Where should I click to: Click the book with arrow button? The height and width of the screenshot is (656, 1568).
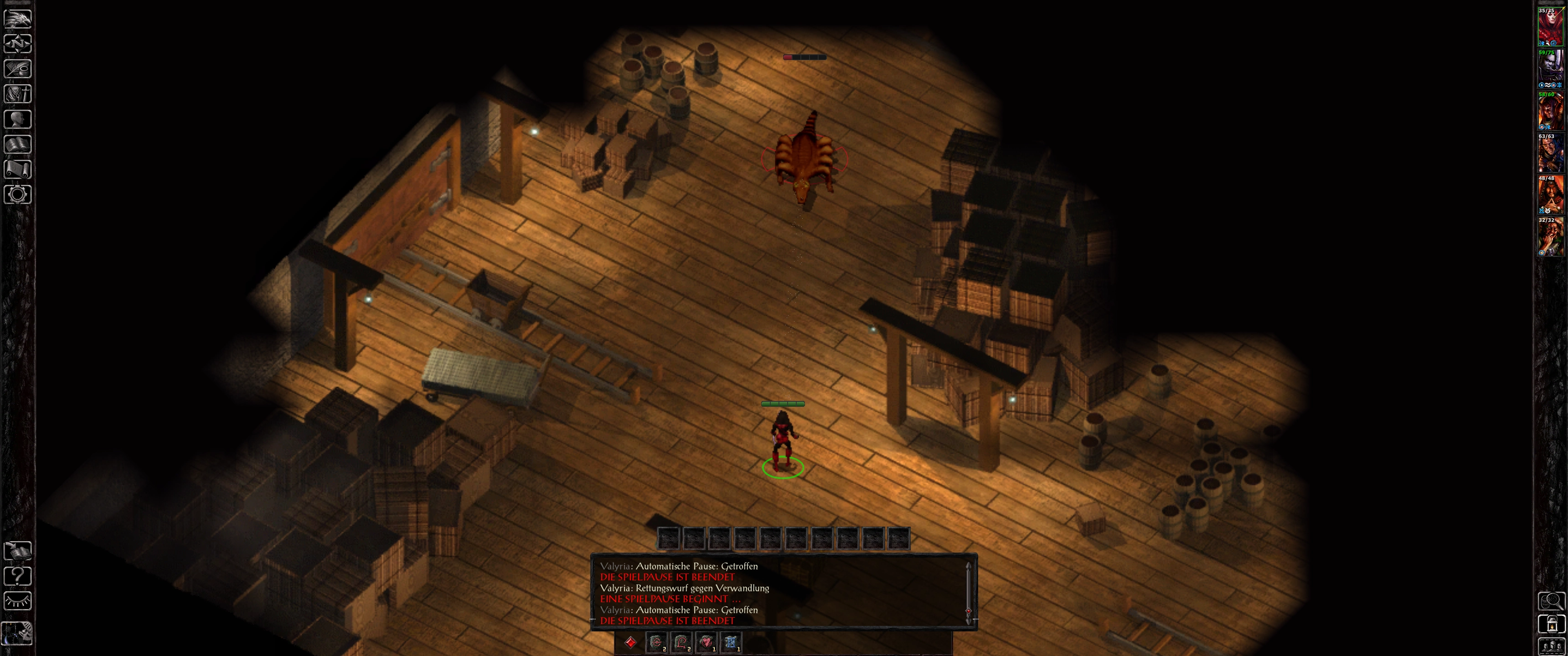pyautogui.click(x=18, y=551)
